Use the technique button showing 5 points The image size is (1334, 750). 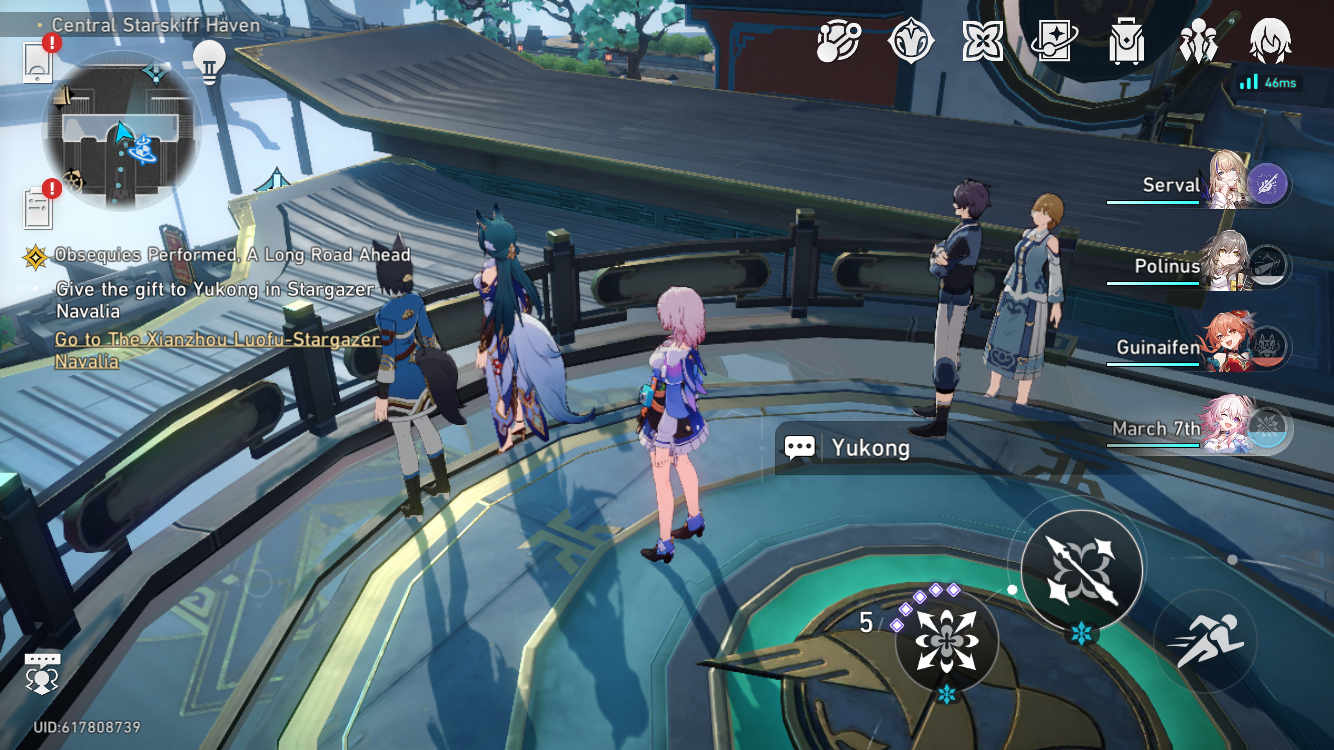tap(948, 640)
